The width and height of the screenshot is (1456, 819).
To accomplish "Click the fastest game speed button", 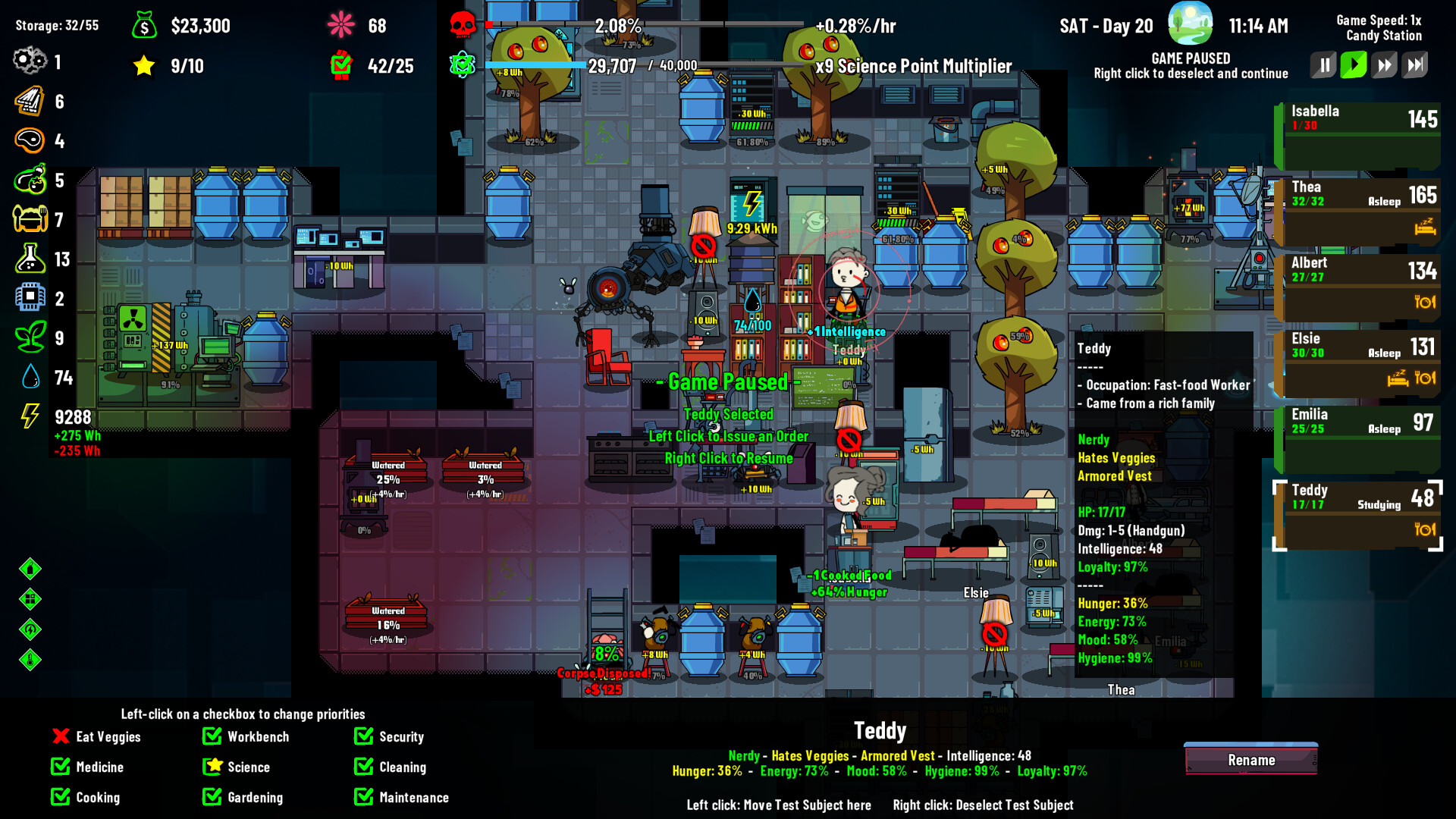I will (1414, 64).
